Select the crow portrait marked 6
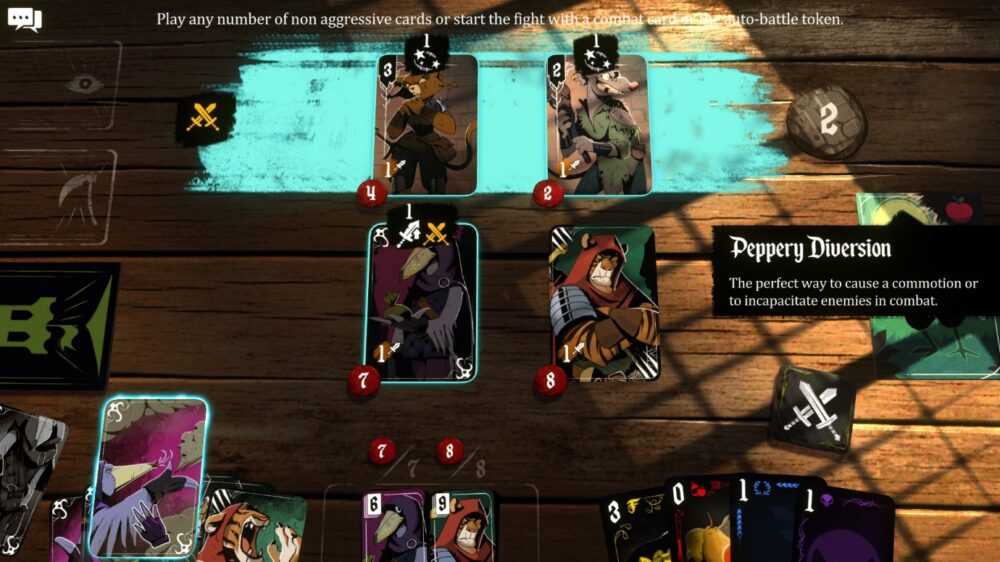Viewport: 1000px width, 562px height. (x=394, y=525)
